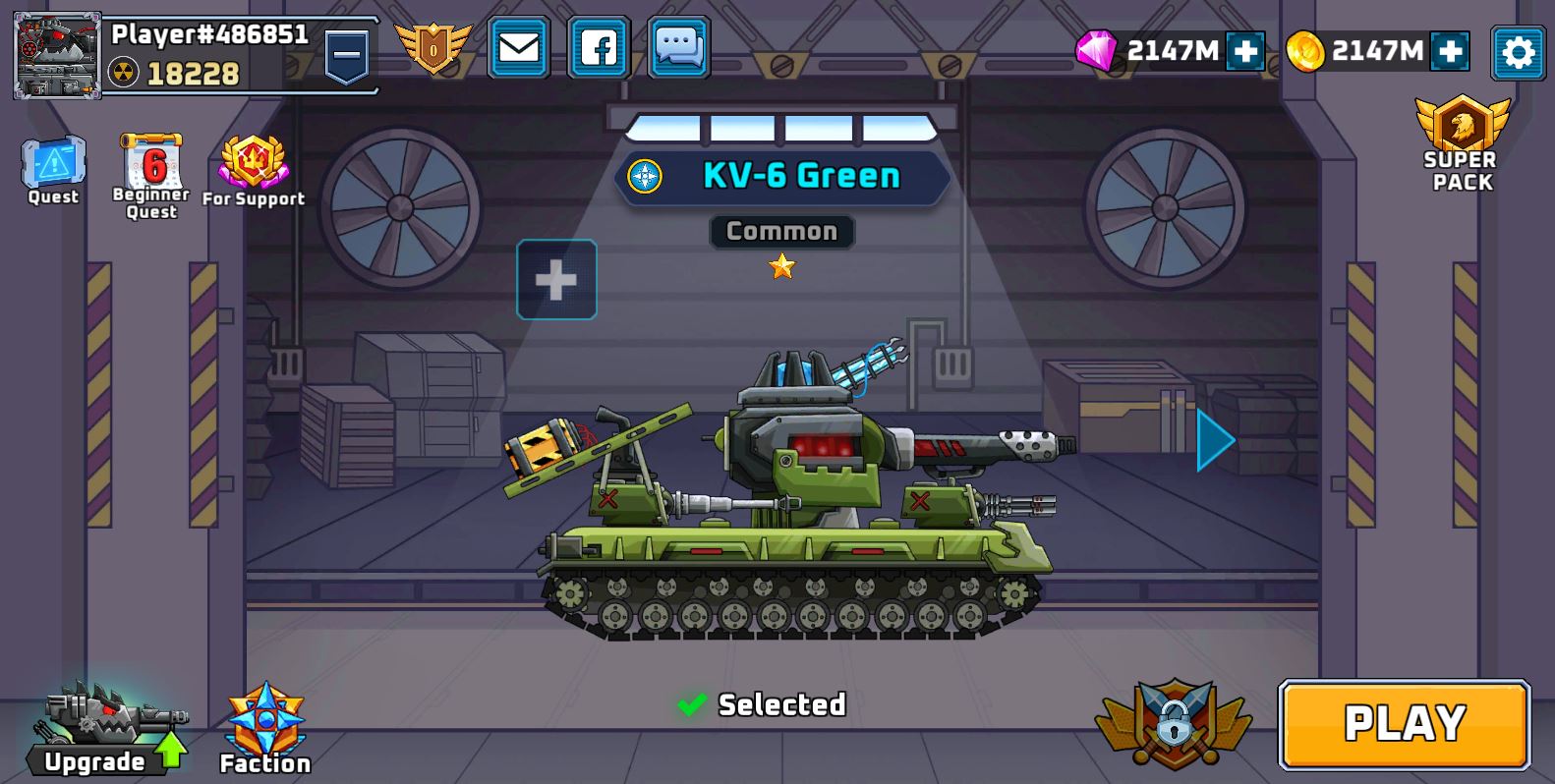Tap the faction emblem beside KV-6 Green
Screen dimensions: 1555x784
tap(645, 177)
